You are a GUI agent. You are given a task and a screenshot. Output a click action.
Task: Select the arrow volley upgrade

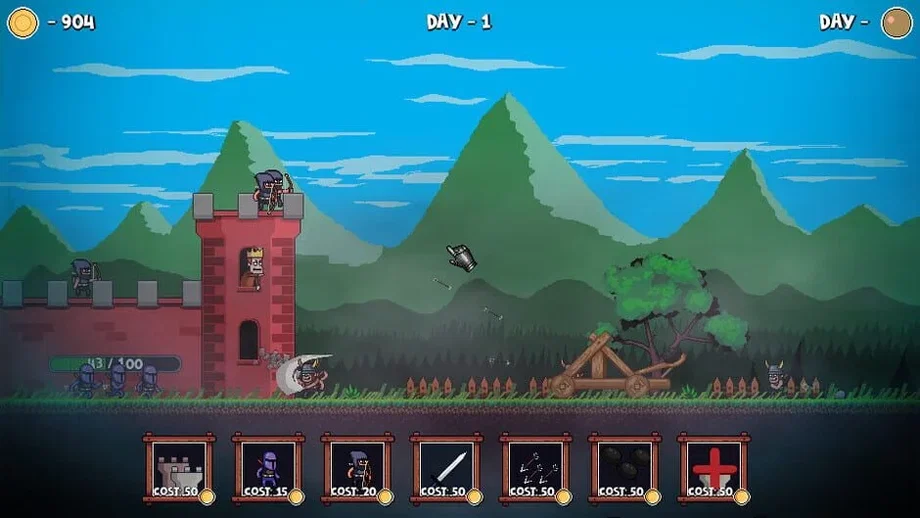click(535, 468)
